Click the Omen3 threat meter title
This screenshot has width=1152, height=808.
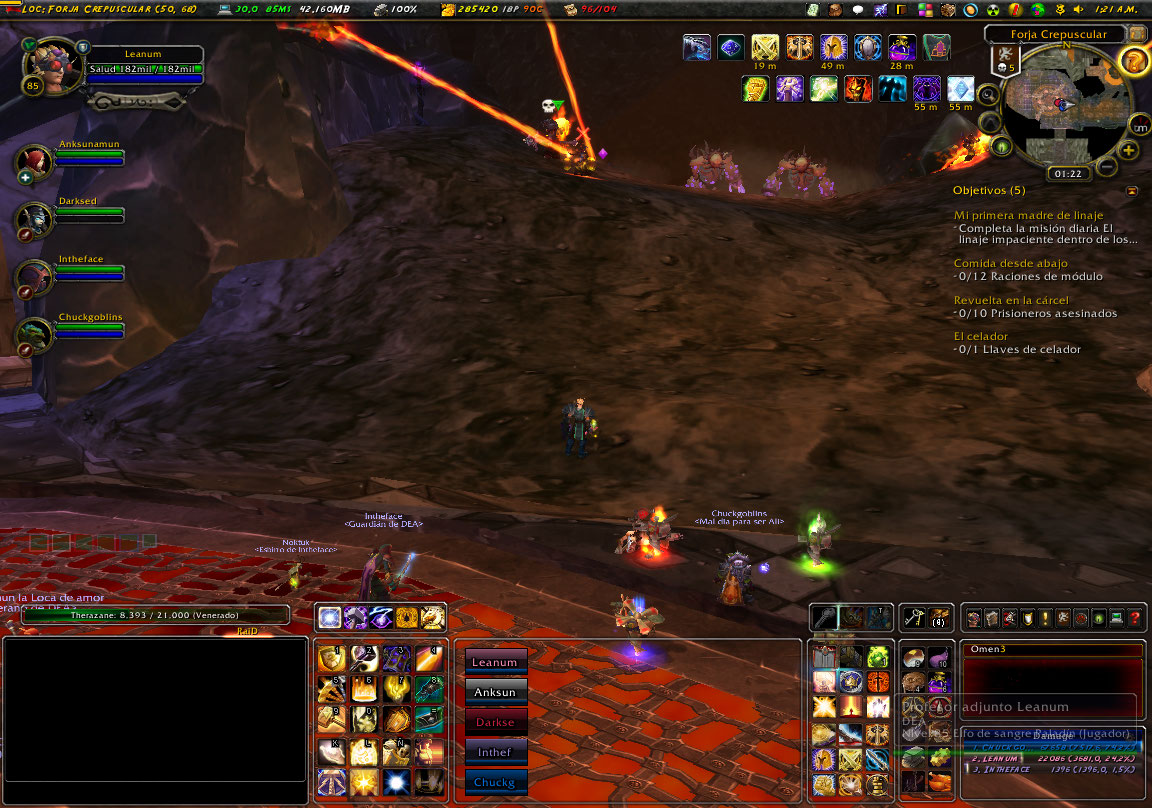(987, 650)
